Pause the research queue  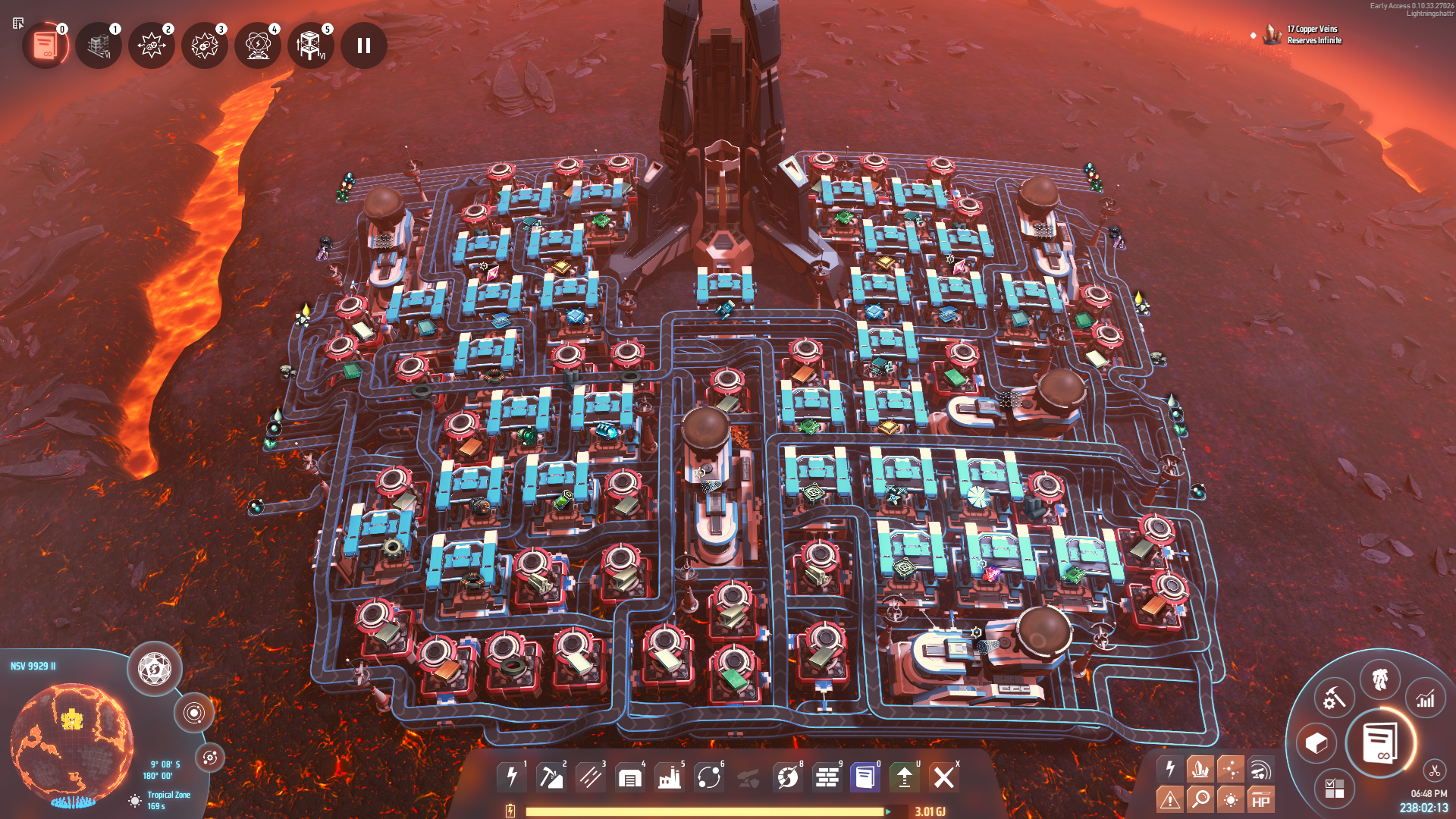tap(364, 45)
